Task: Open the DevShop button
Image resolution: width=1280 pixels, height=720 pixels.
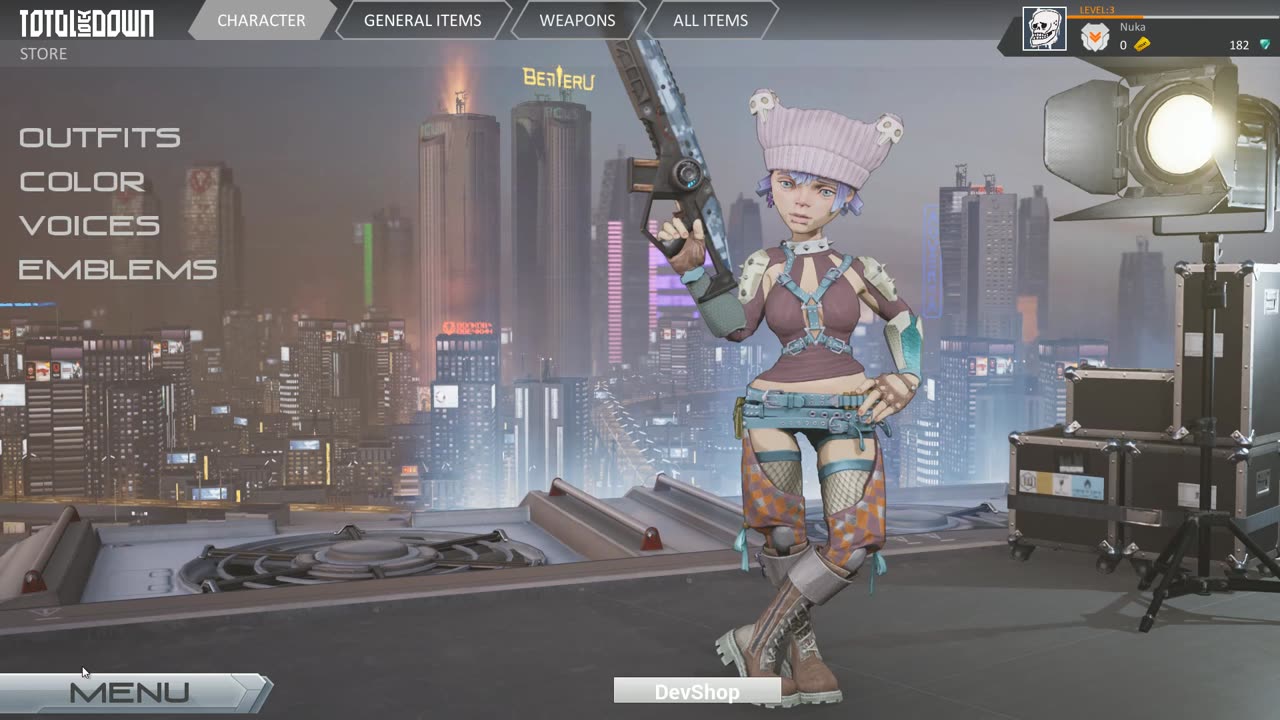Action: tap(697, 691)
